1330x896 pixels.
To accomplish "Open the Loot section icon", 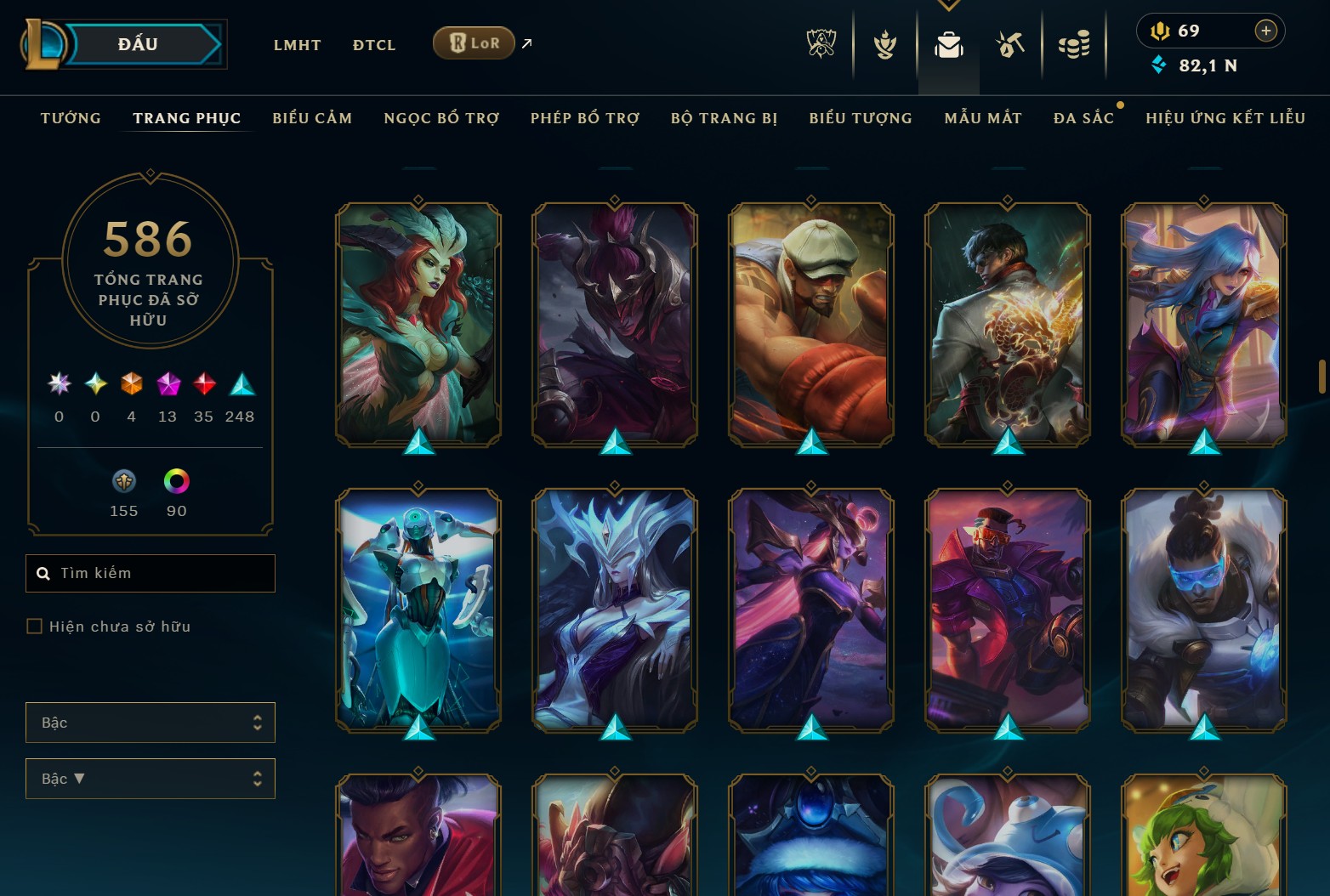I will (x=1010, y=44).
